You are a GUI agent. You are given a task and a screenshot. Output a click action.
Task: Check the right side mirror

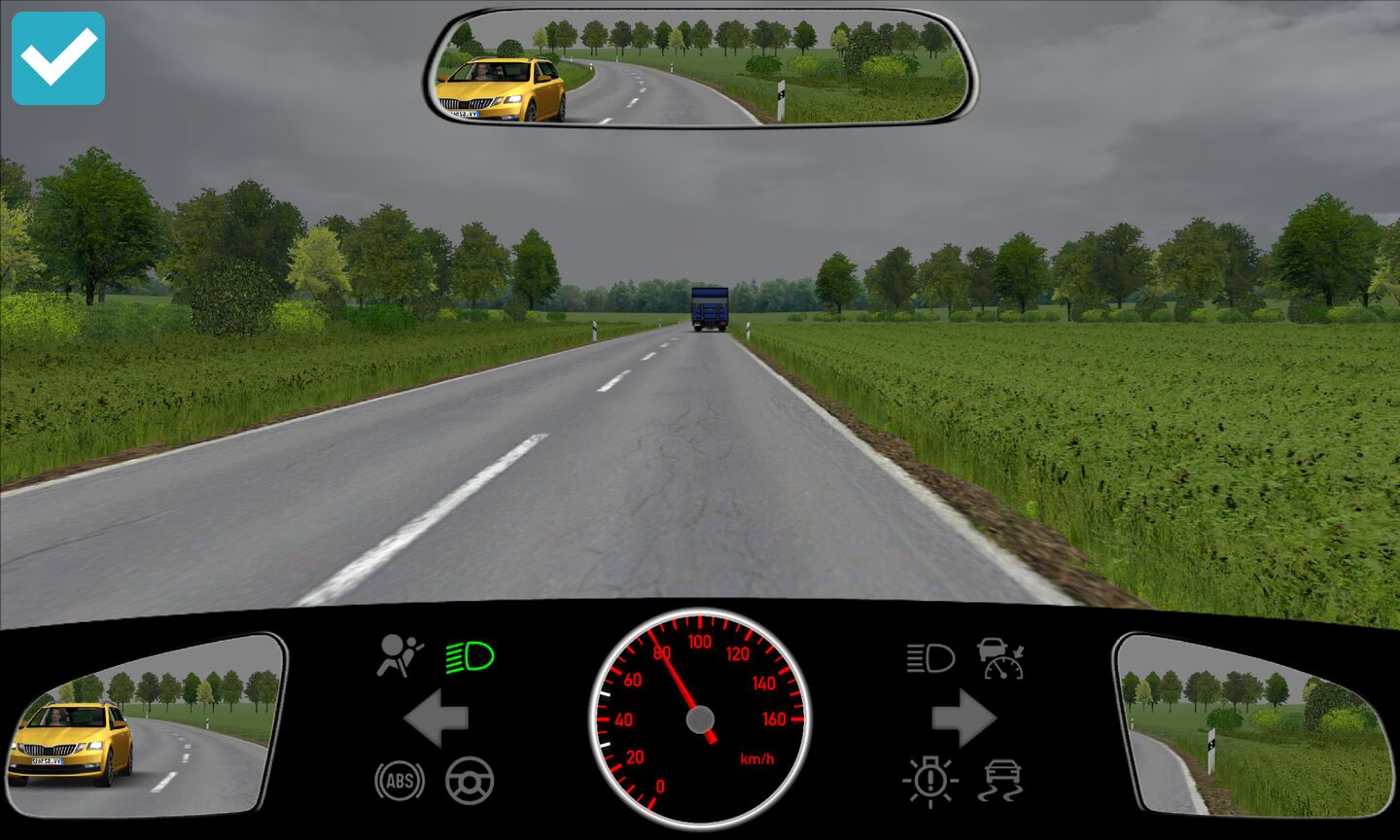click(1254, 724)
